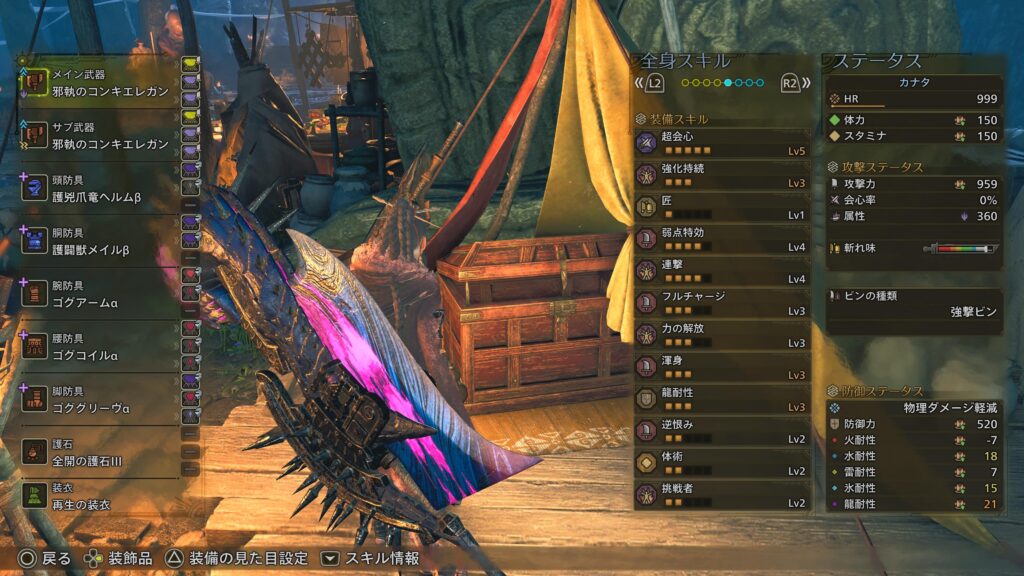Select the サブ武器 sub weapon slot
This screenshot has height=576, width=1024.
(x=100, y=137)
